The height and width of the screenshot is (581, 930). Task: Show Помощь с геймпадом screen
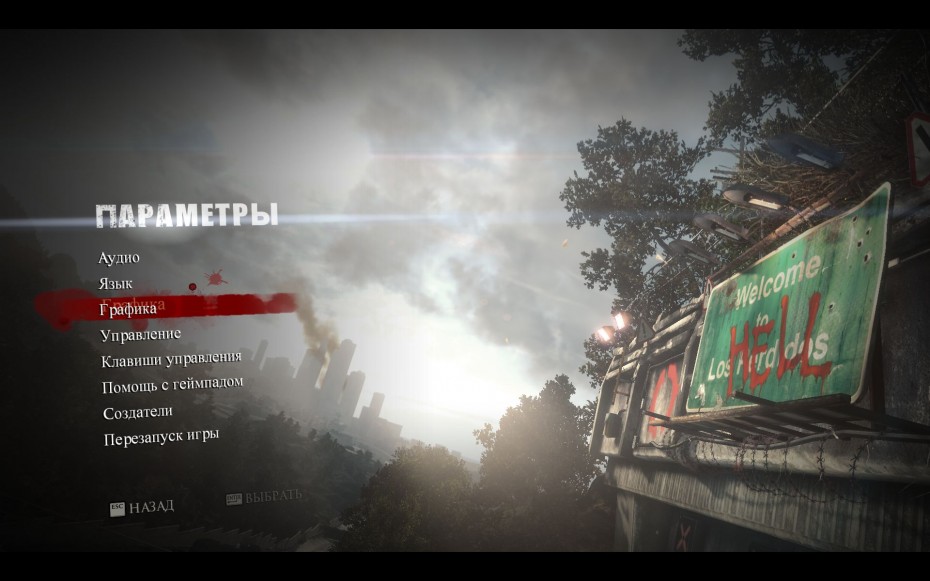point(172,384)
